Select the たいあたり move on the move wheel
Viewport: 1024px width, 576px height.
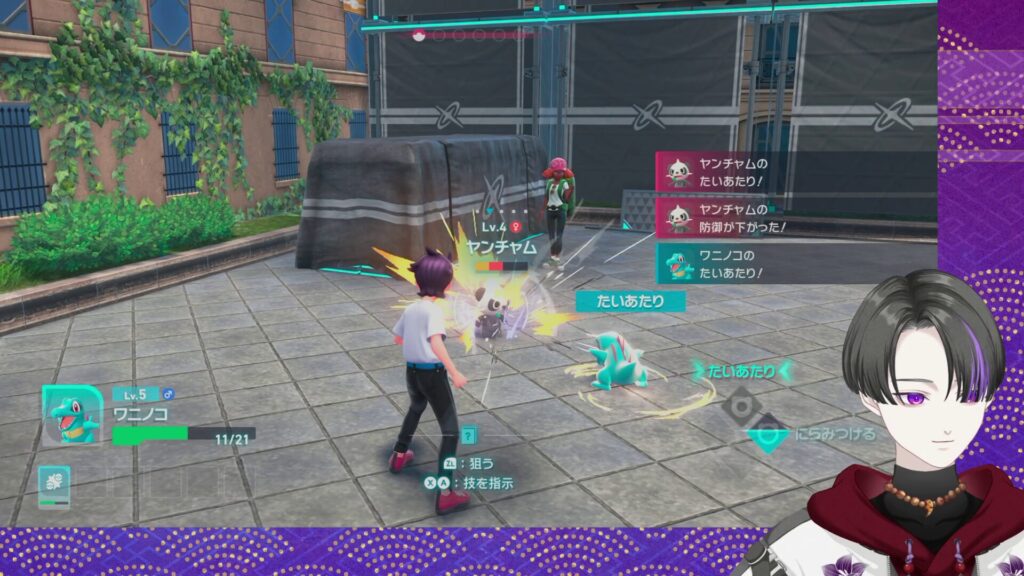click(741, 372)
